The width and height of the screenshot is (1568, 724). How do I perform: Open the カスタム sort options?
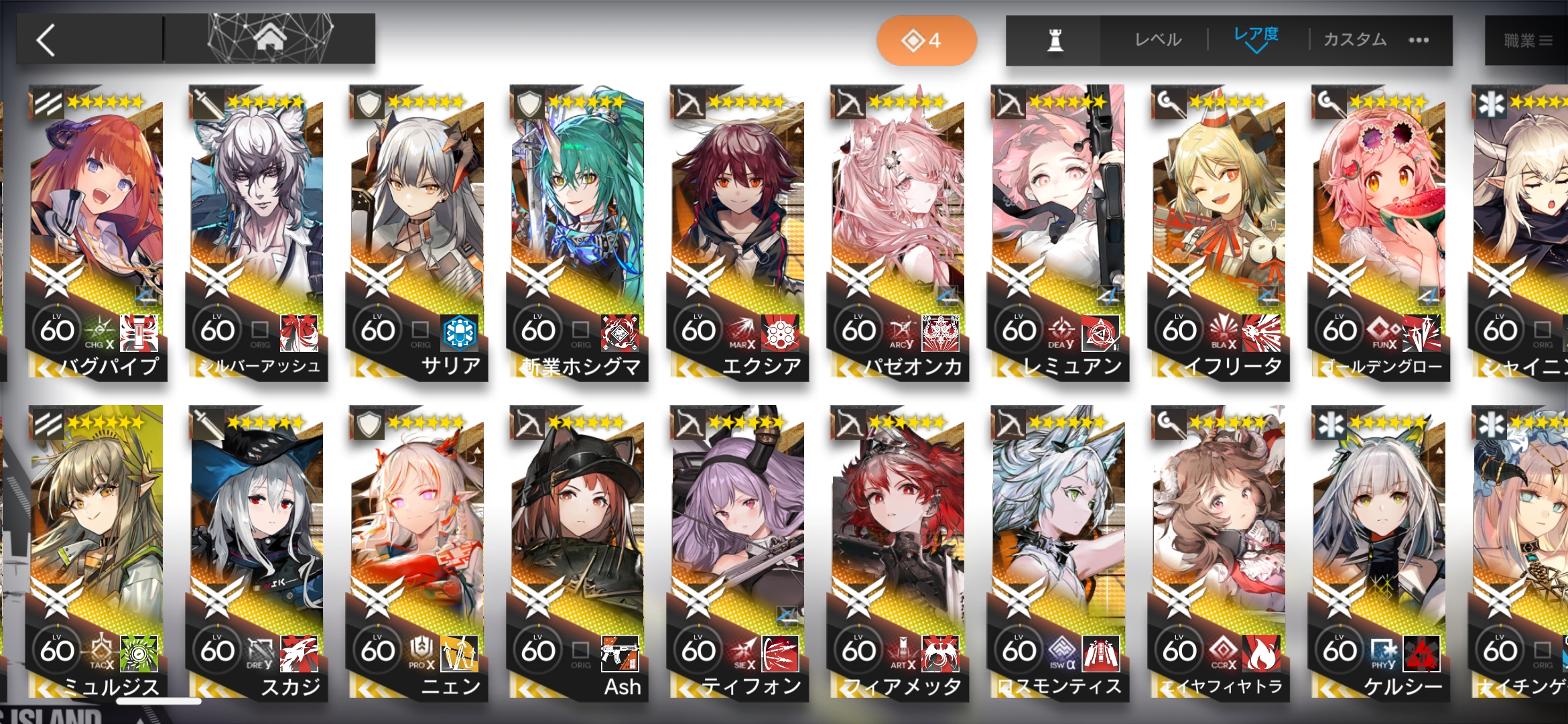[x=1355, y=40]
